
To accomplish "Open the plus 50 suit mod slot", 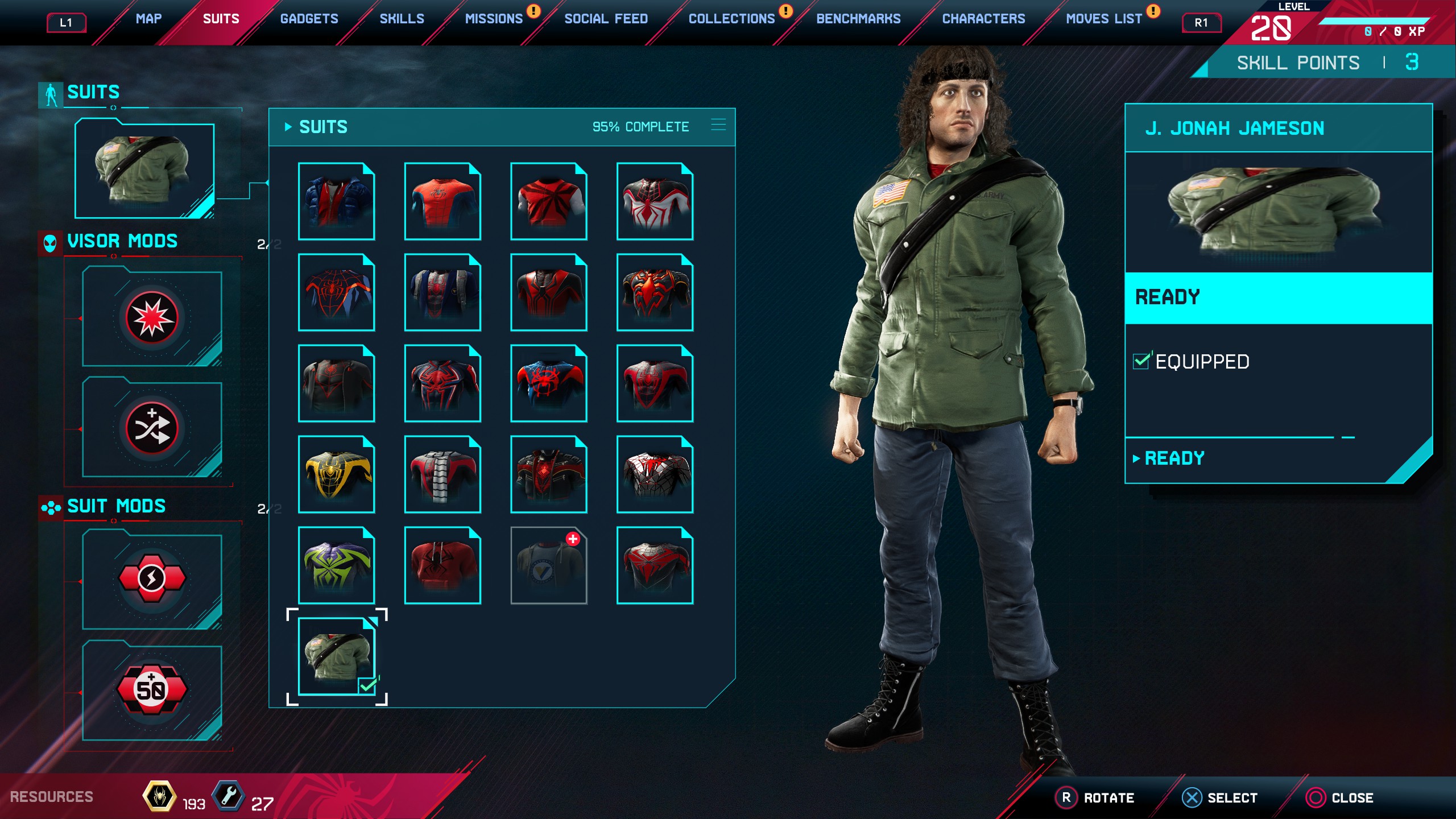I will pos(152,689).
